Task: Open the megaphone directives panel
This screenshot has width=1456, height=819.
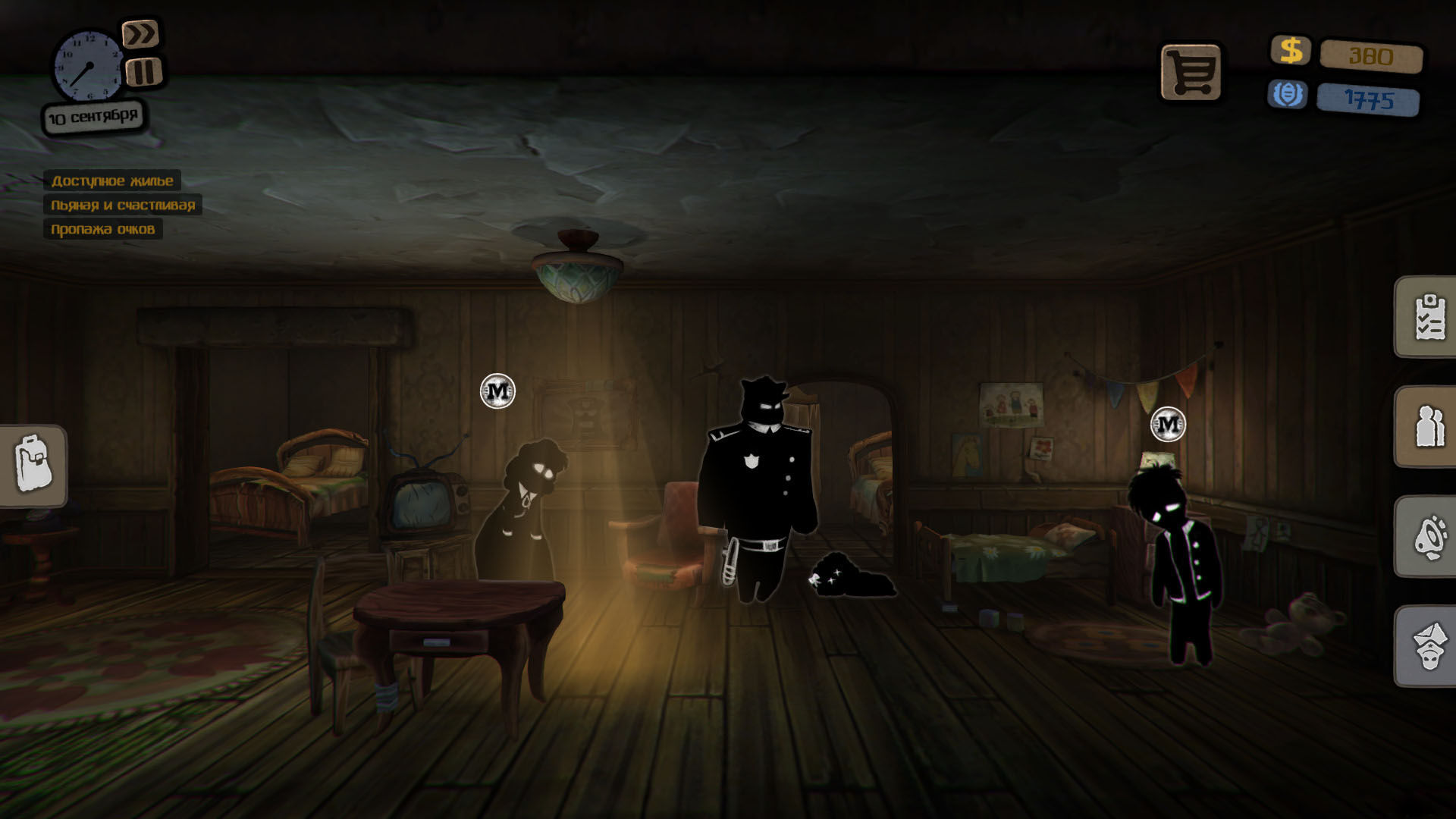Action: point(1429,537)
